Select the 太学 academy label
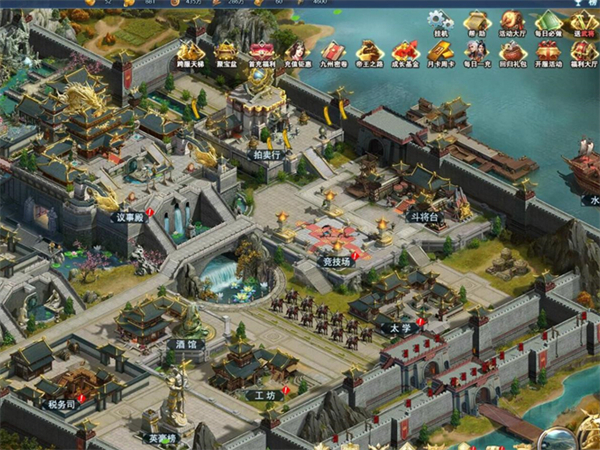This screenshot has height=450, width=600. pyautogui.click(x=400, y=326)
